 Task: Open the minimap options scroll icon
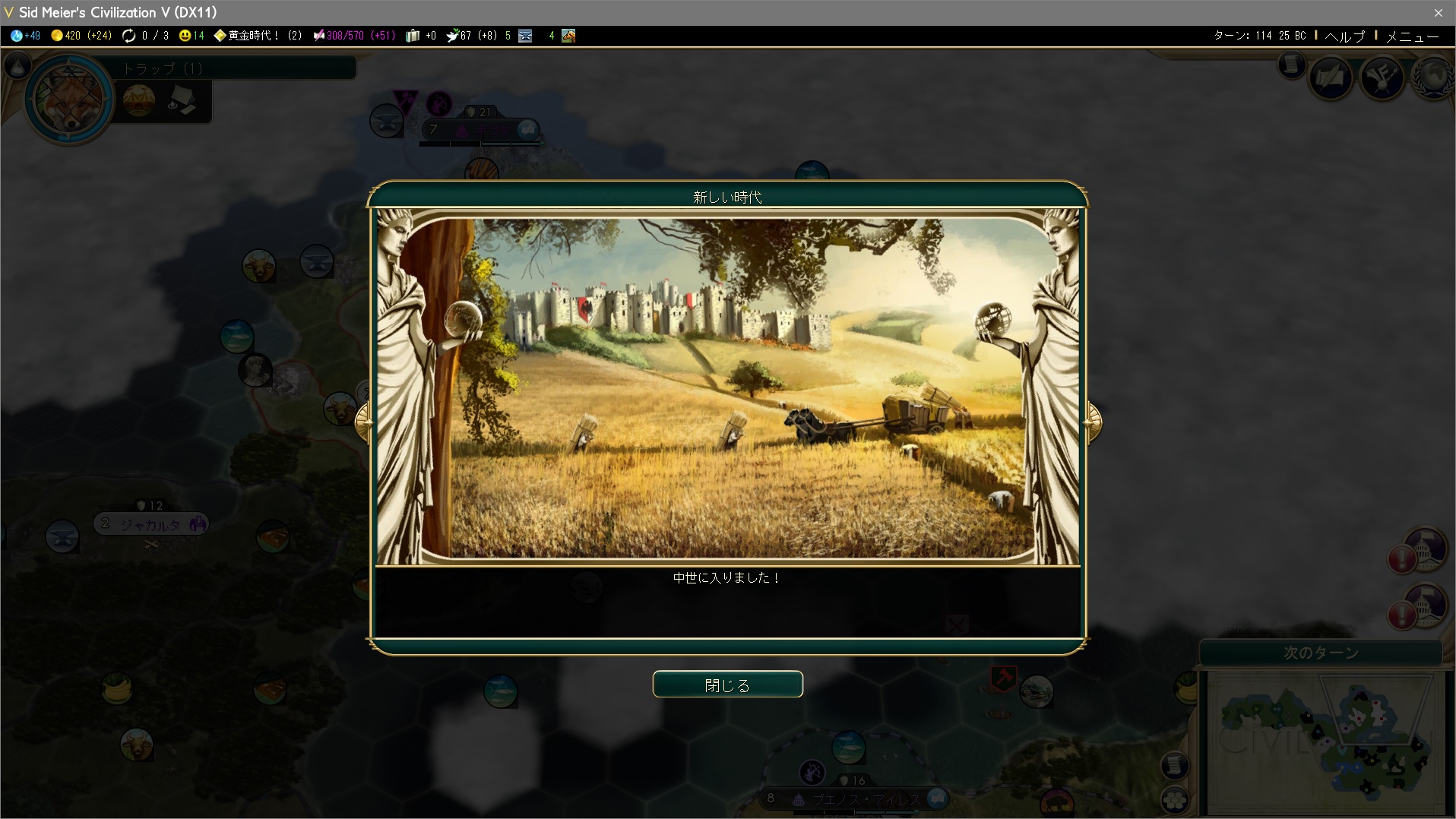tap(1175, 765)
